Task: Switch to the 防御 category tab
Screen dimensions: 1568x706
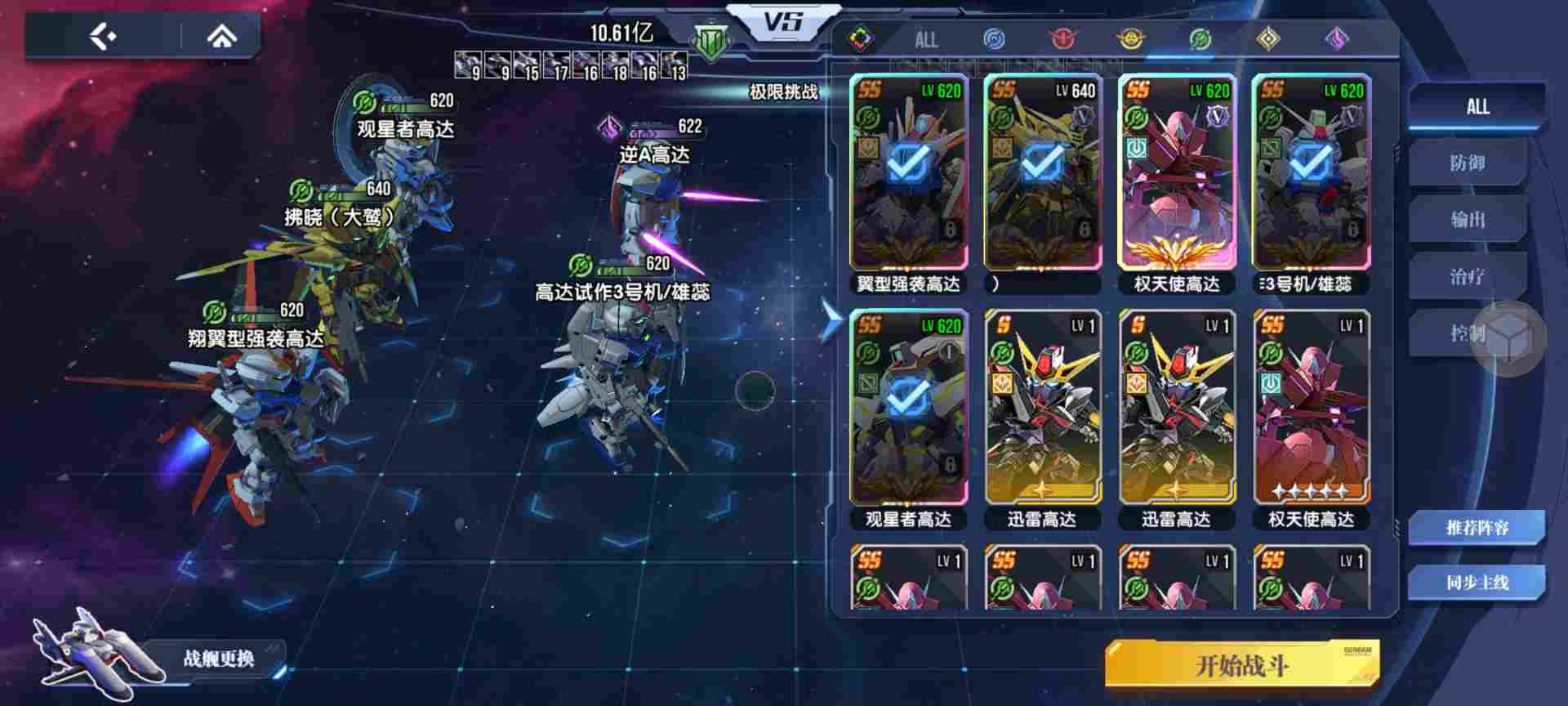Action: (1470, 162)
